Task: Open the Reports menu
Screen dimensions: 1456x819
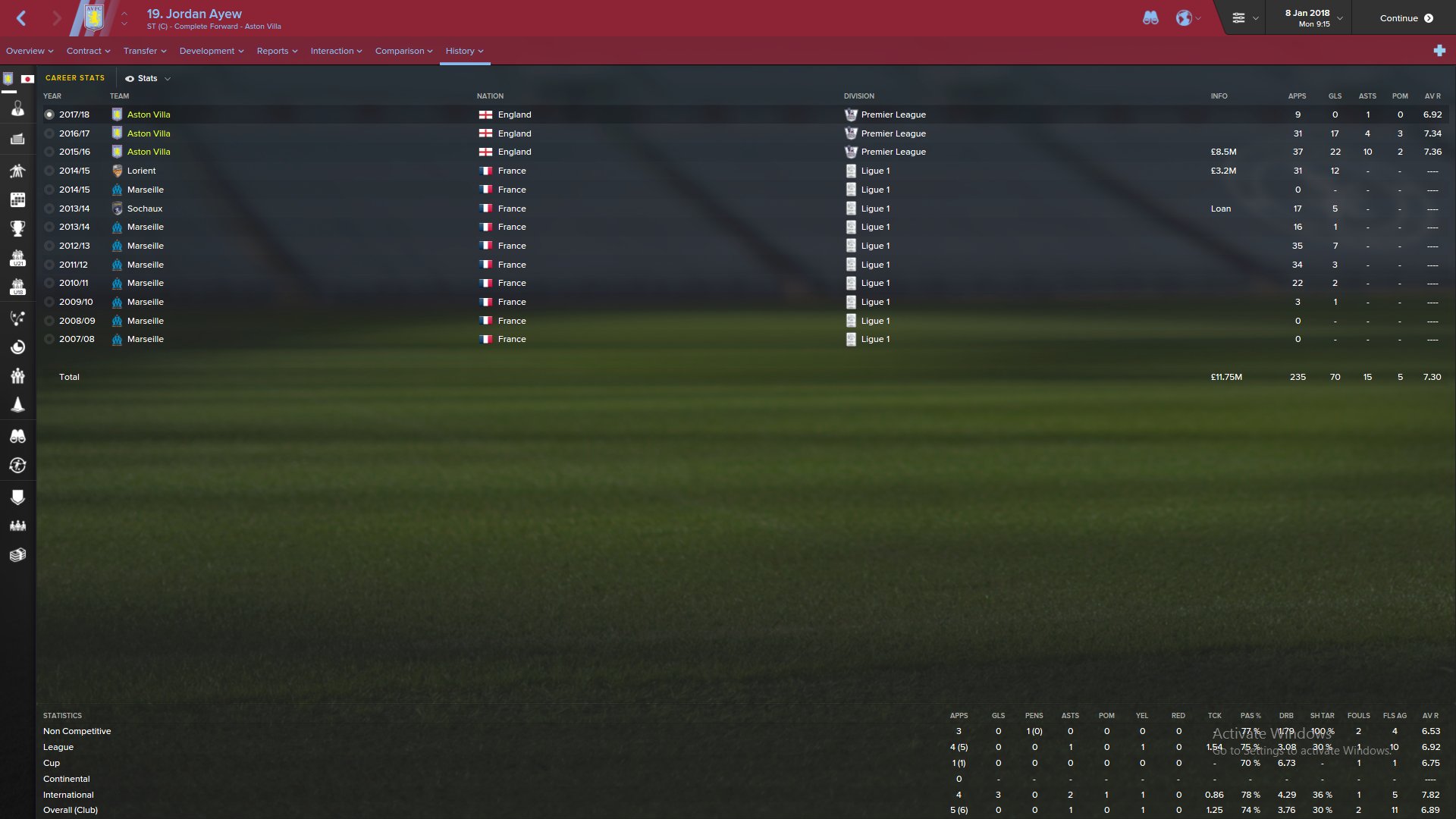Action: coord(277,51)
